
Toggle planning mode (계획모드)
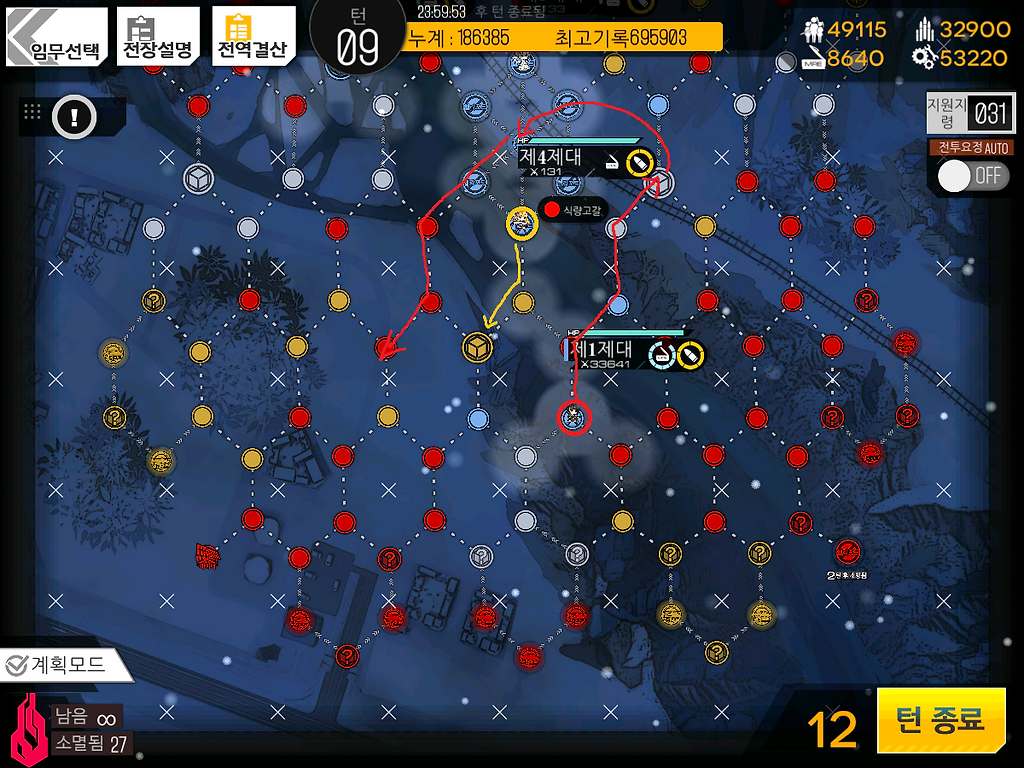68,665
